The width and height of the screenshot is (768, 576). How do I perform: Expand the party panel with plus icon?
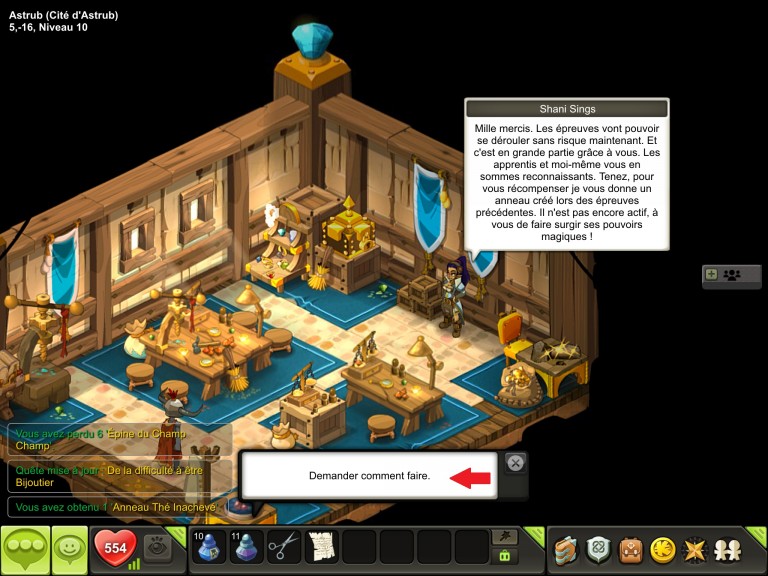711,274
